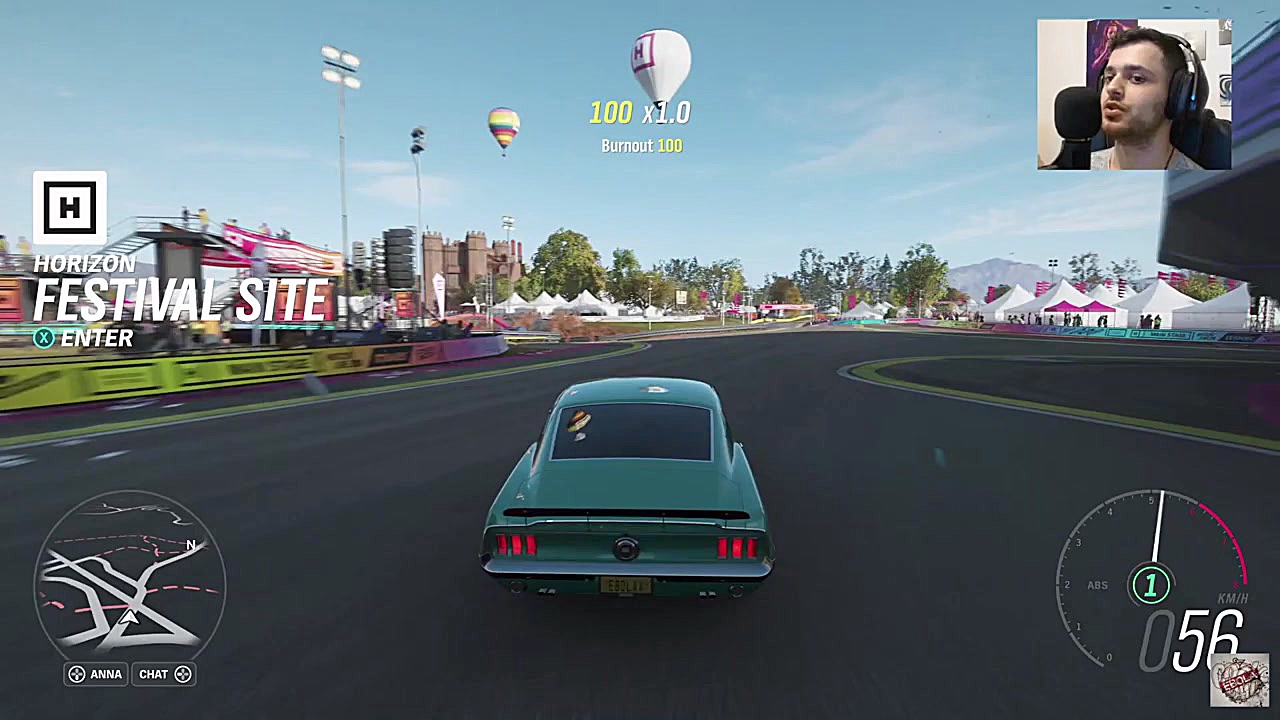Select the green gear indicator circle
This screenshot has height=720, width=1280.
point(1151,585)
